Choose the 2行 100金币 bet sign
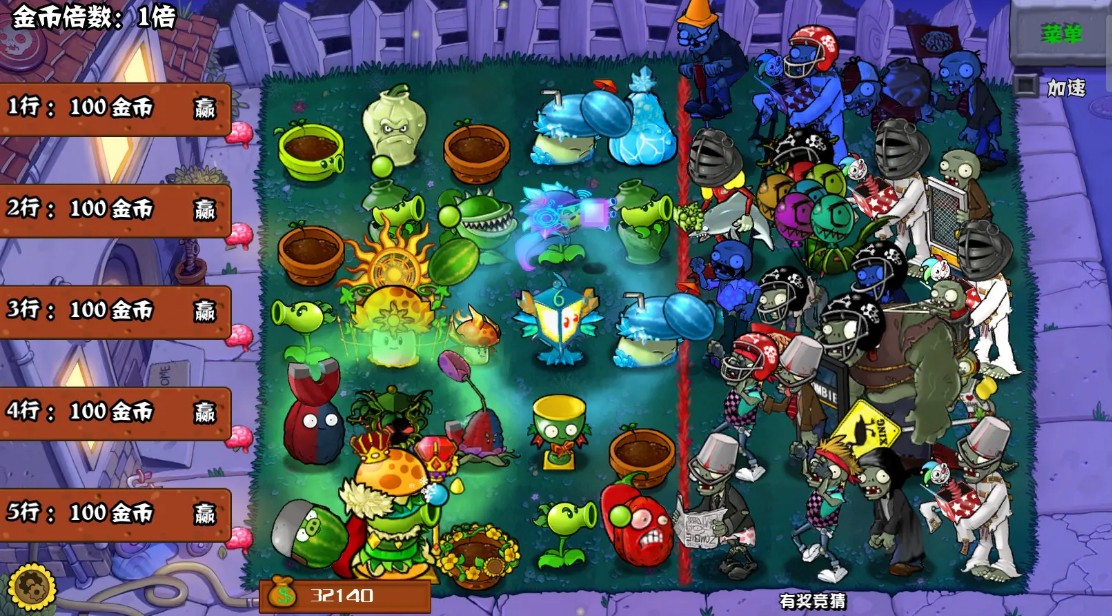 (113, 209)
